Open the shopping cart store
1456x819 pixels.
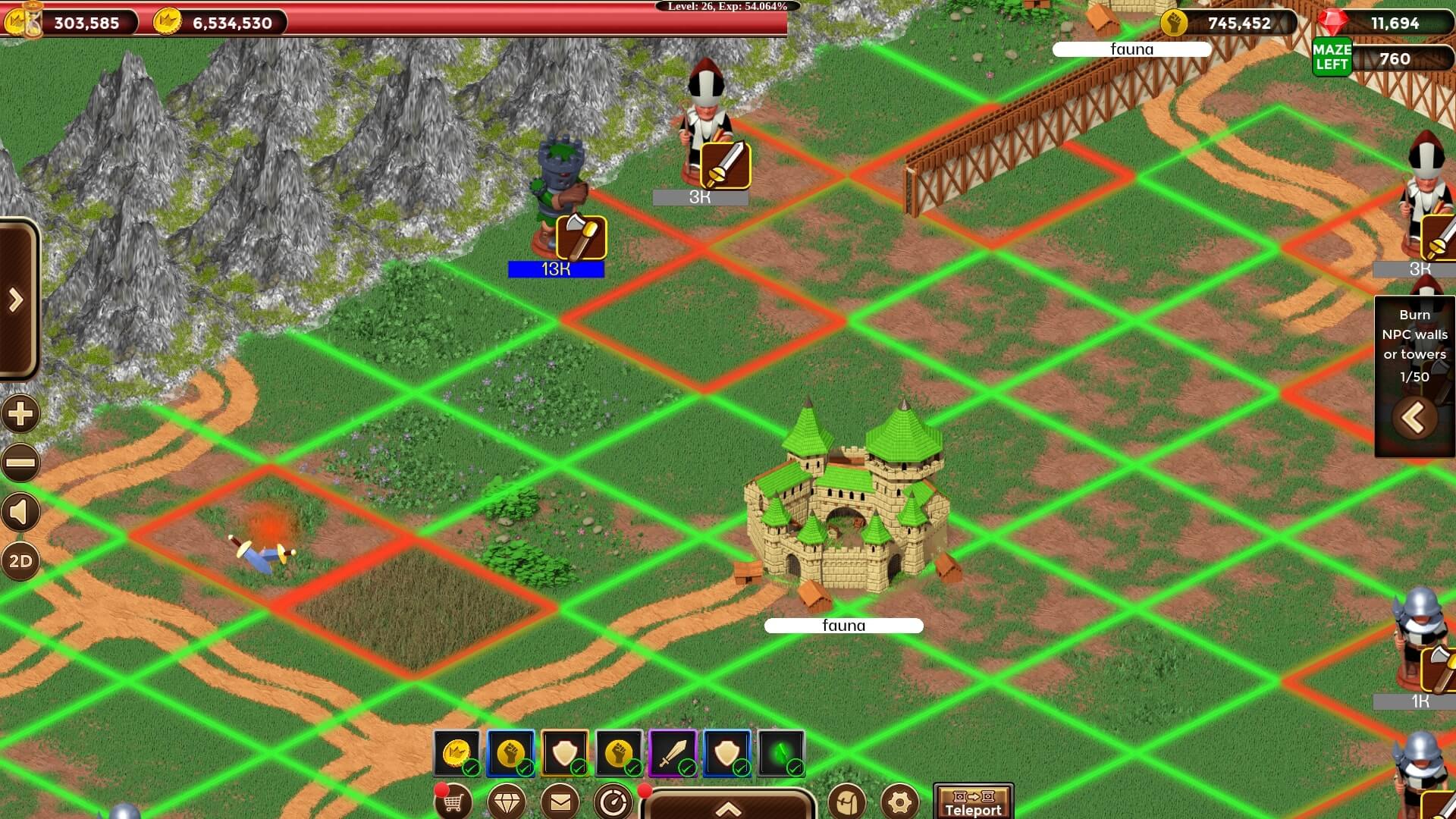click(x=453, y=802)
